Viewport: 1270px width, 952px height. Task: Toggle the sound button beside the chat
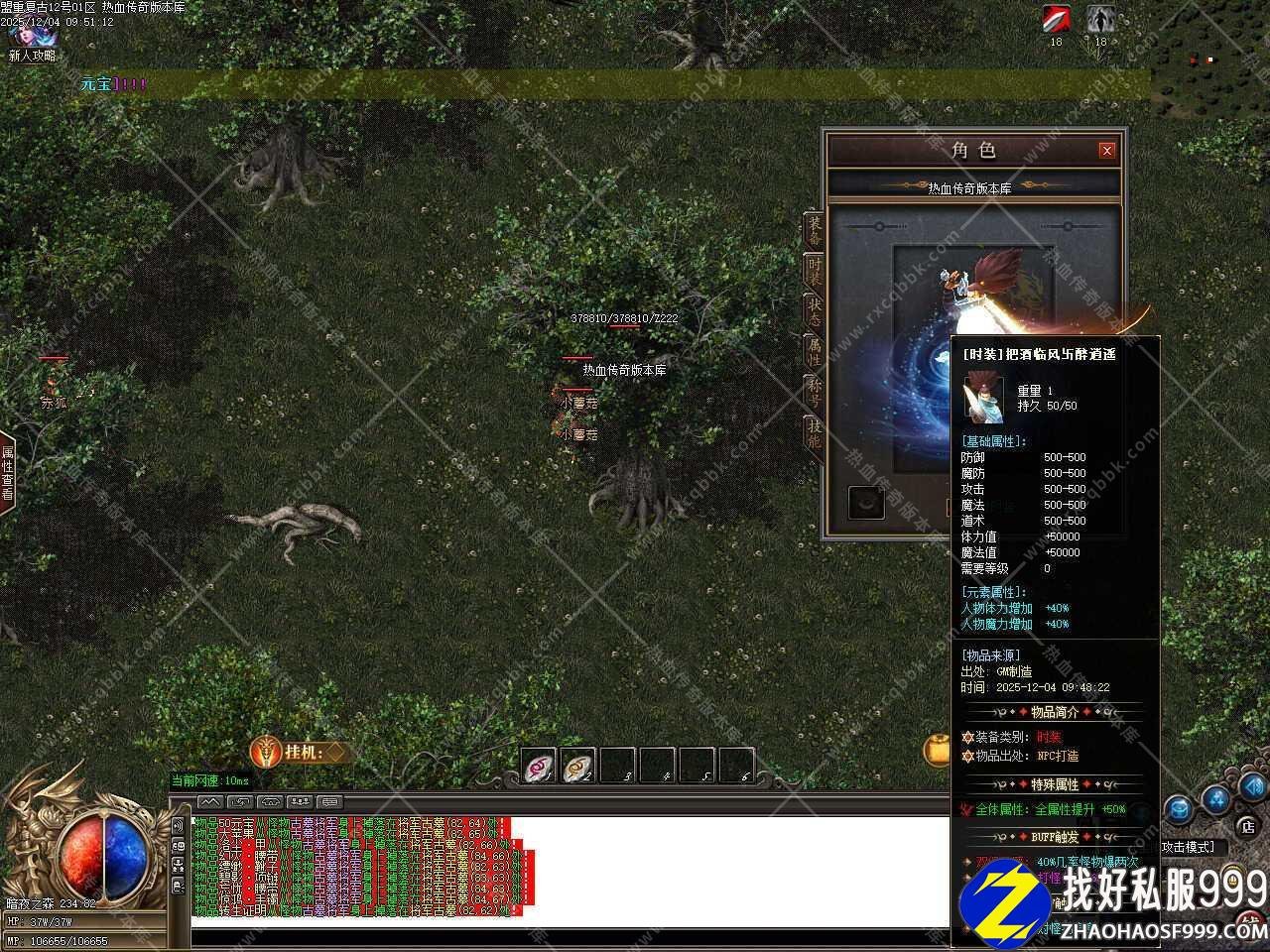tap(179, 825)
